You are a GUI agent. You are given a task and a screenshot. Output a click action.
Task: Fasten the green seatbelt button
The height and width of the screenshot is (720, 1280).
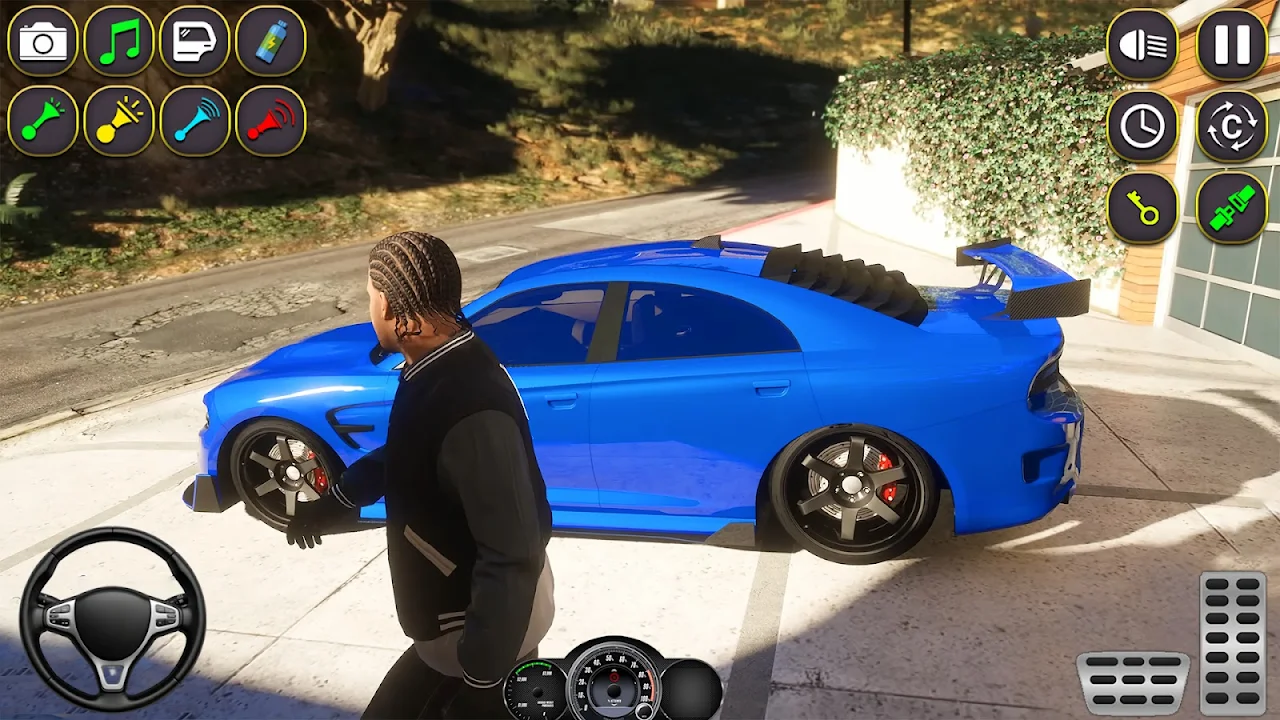point(1232,208)
